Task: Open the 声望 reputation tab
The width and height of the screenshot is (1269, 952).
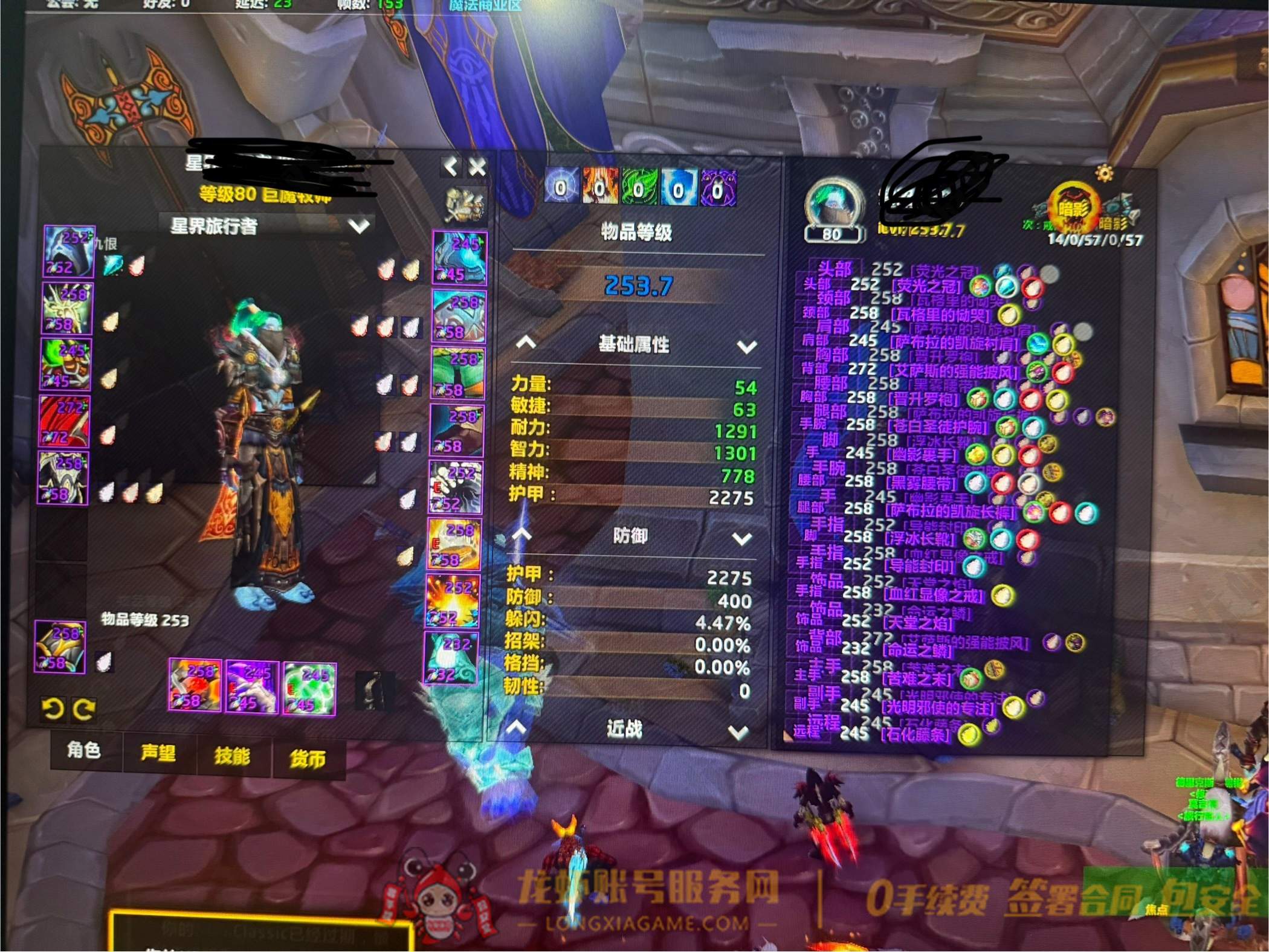Action: coord(158,753)
